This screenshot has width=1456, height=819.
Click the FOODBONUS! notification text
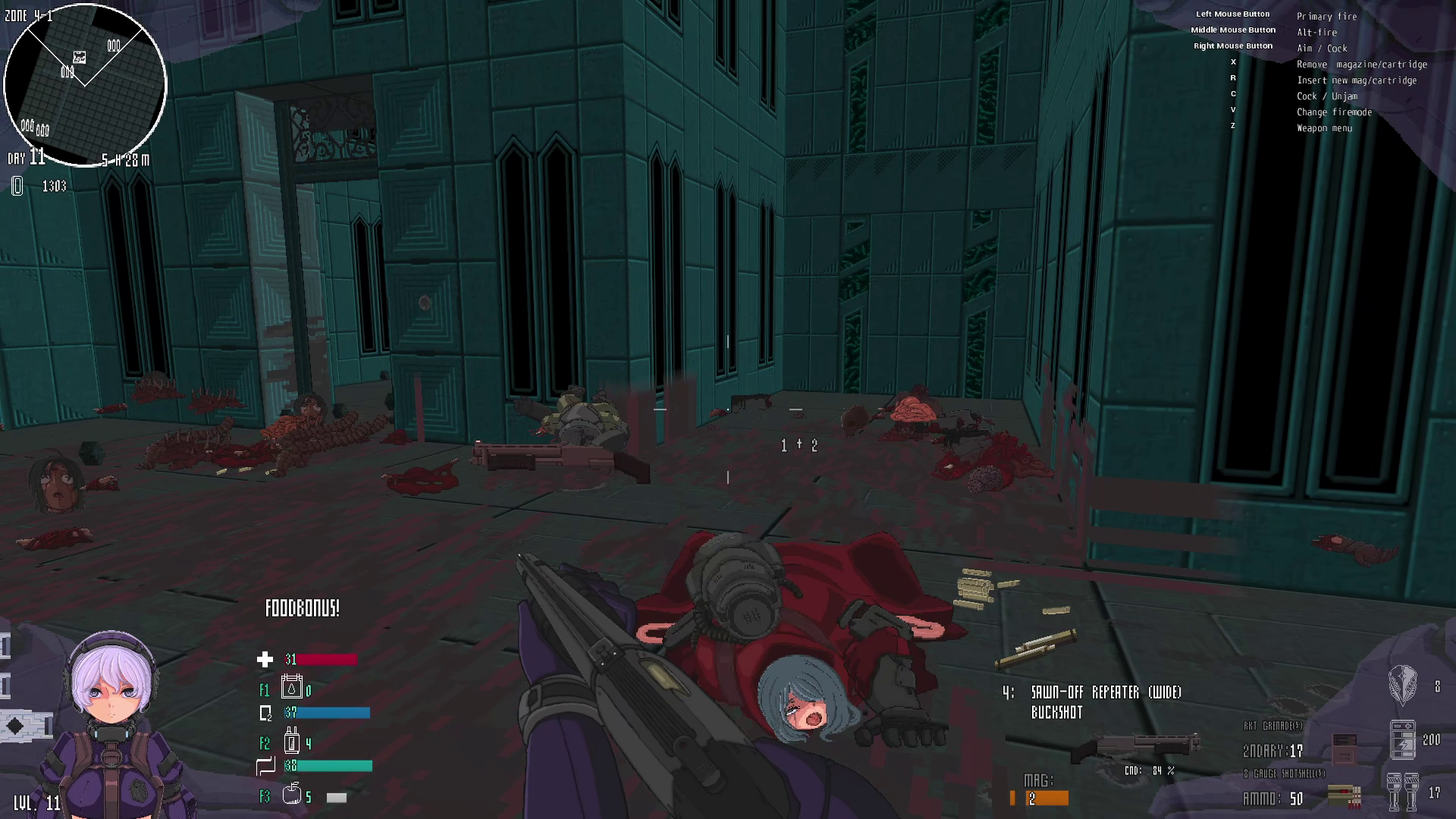click(x=301, y=607)
